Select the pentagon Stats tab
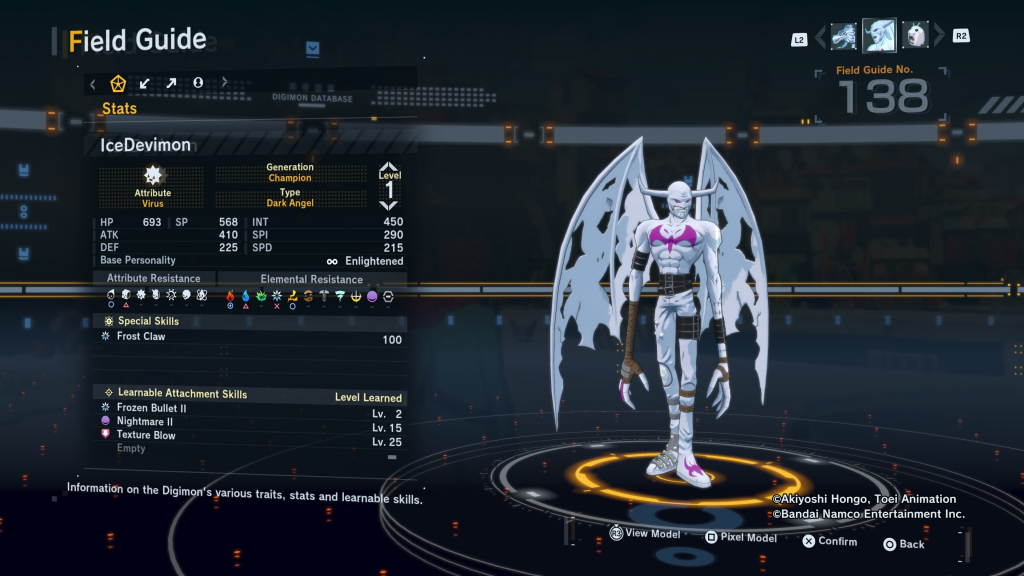Image resolution: width=1024 pixels, height=576 pixels. pos(118,83)
